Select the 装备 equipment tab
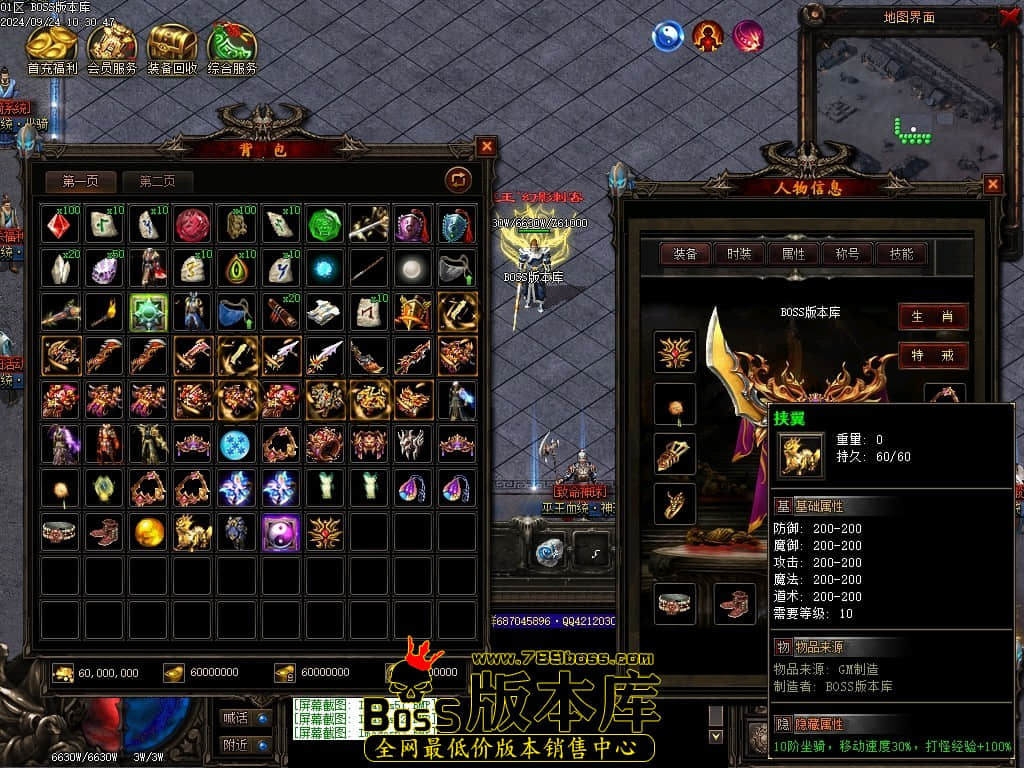Screen dimensions: 1024x768 pos(685,254)
